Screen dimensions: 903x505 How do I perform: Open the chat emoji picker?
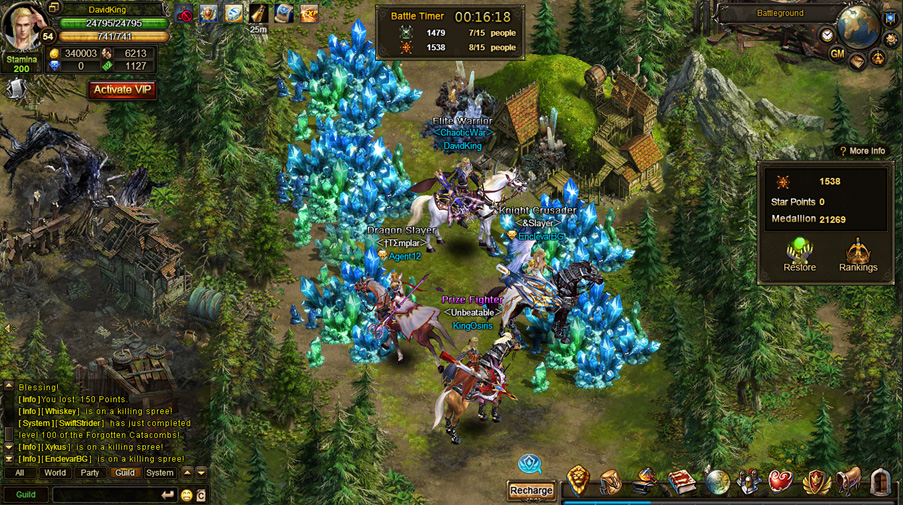(x=186, y=495)
